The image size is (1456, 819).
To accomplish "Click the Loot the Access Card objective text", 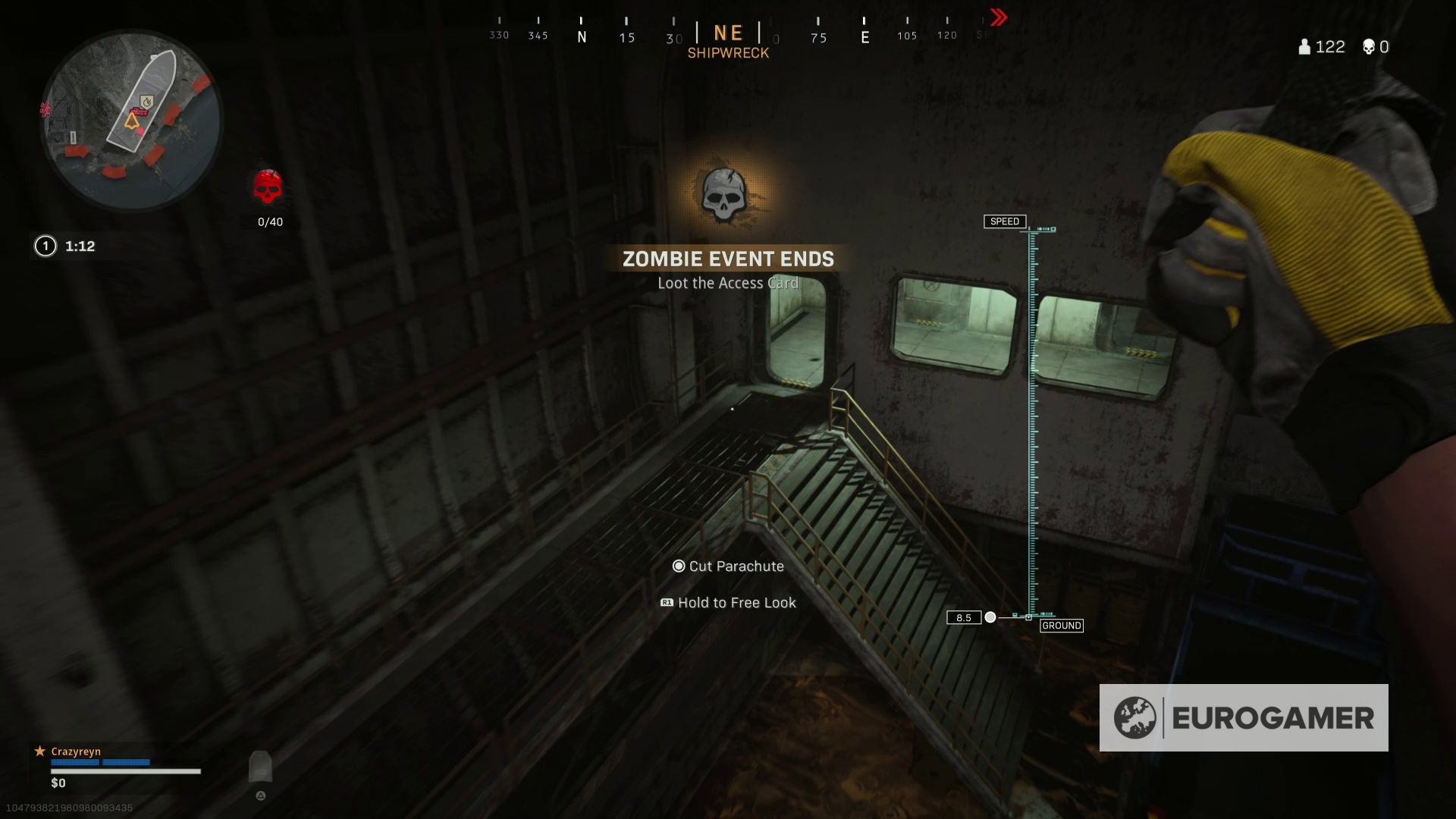I will [x=728, y=282].
